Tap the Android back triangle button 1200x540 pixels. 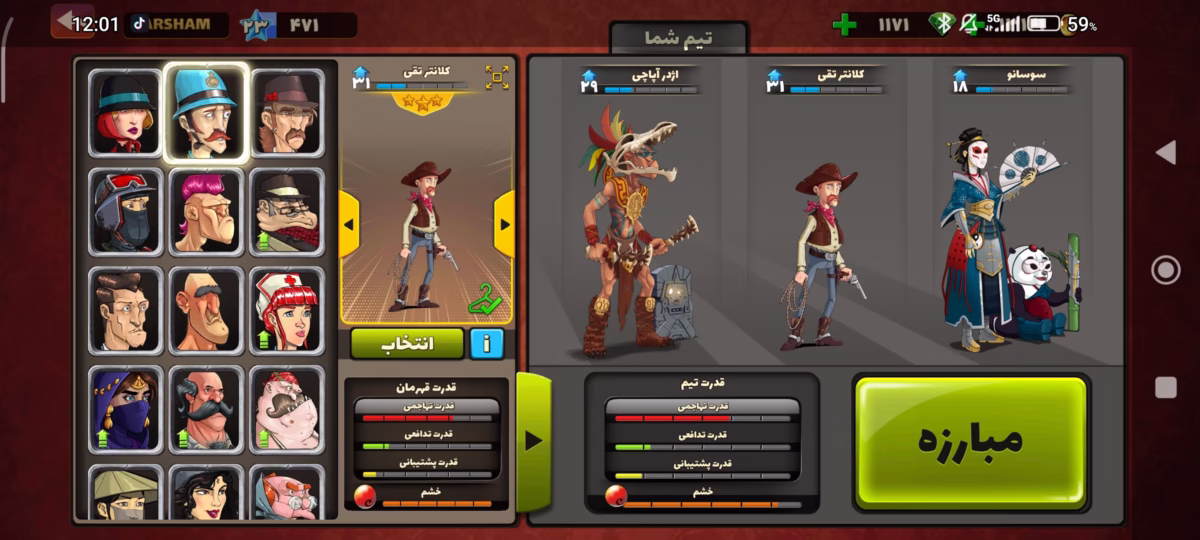point(1165,152)
